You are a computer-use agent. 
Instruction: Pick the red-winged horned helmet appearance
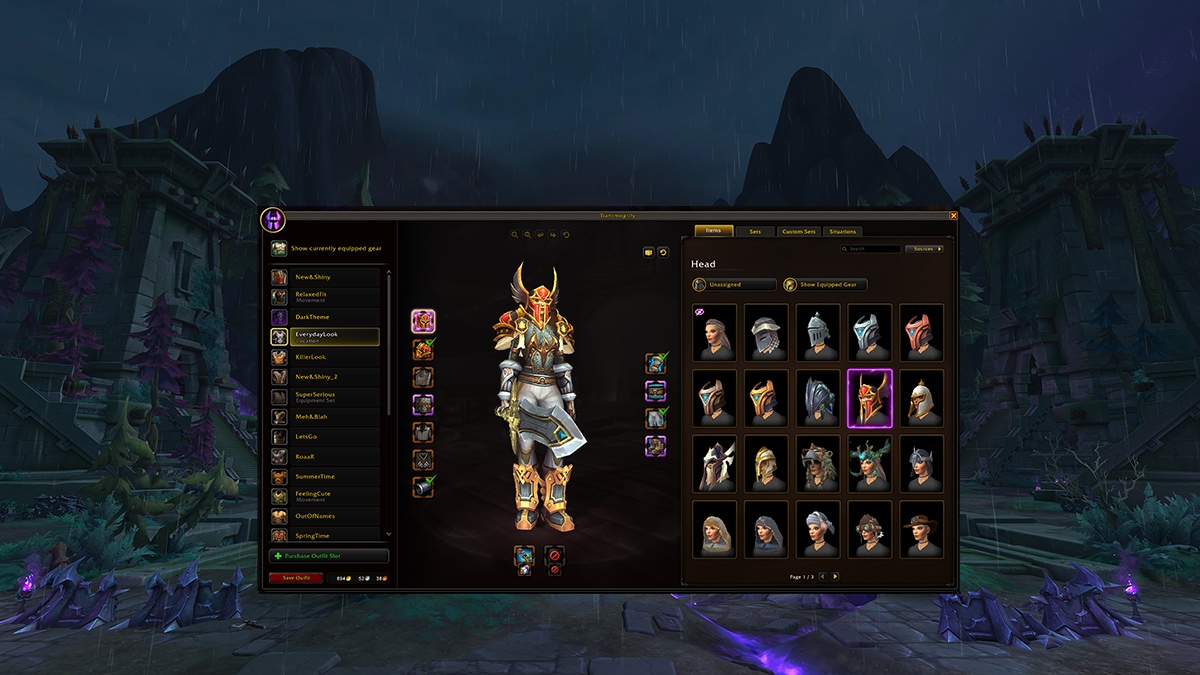[x=869, y=398]
